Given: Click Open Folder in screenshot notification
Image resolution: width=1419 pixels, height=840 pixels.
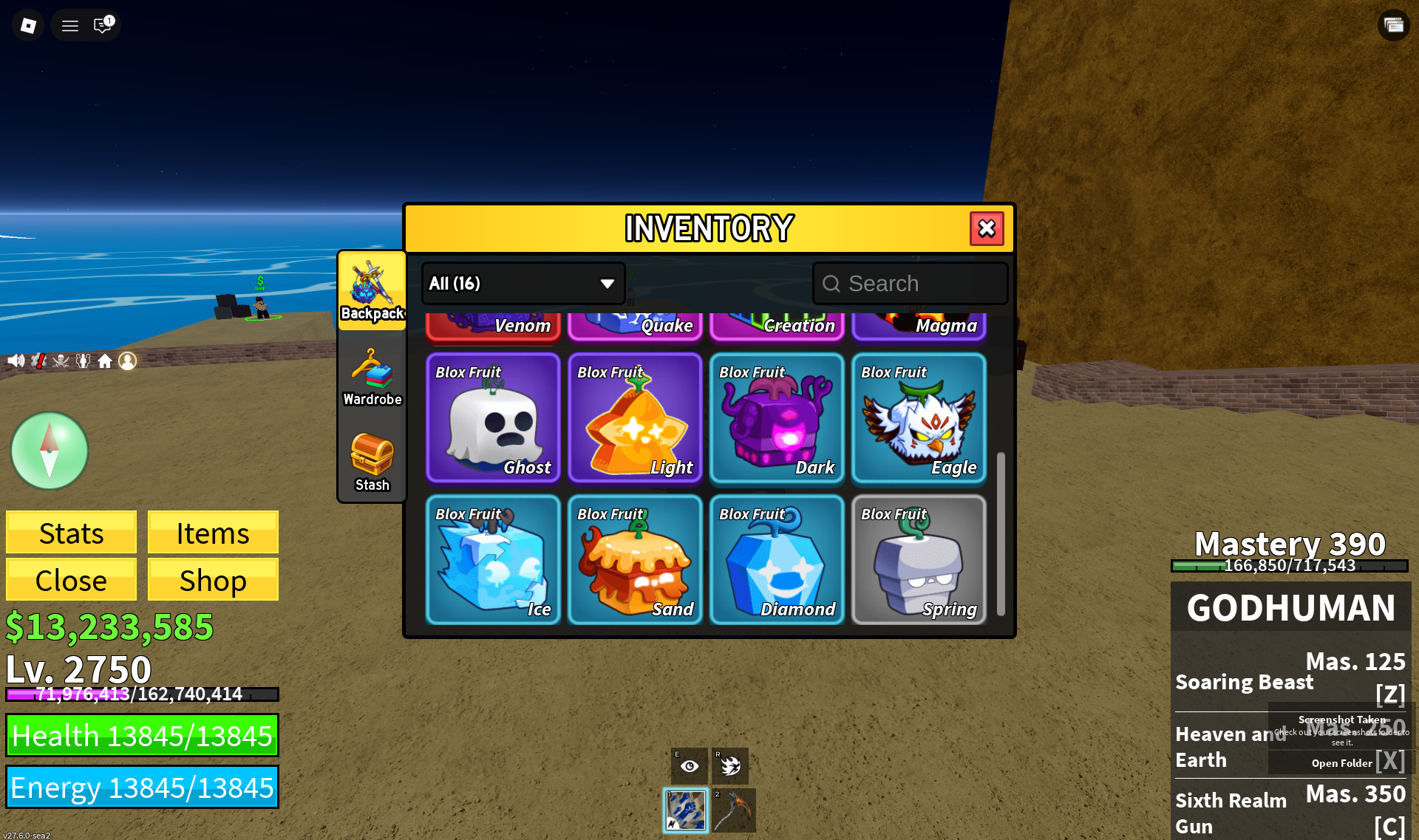Looking at the screenshot, I should coord(1341,763).
